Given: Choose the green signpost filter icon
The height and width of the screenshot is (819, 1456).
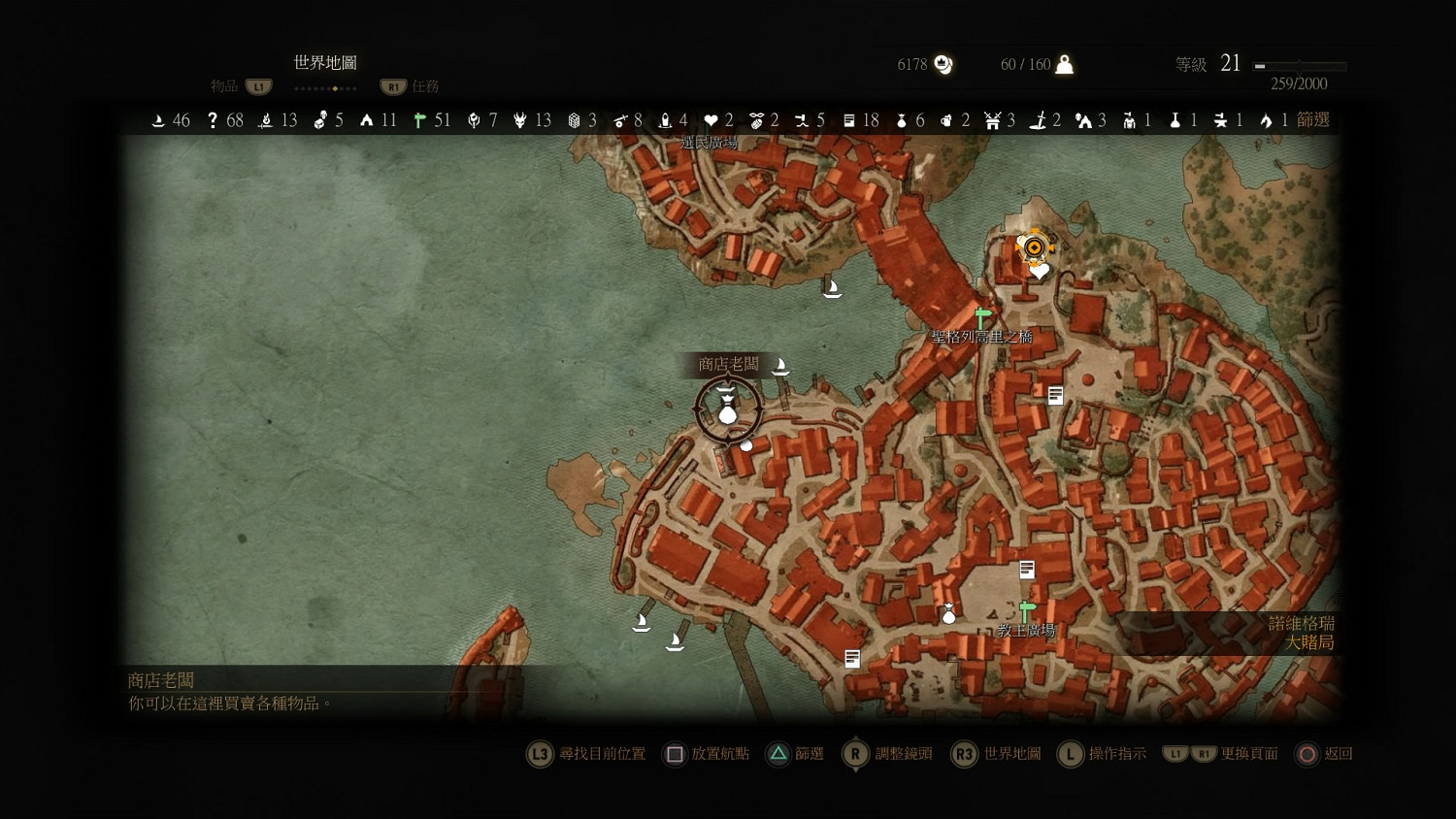Looking at the screenshot, I should [419, 120].
